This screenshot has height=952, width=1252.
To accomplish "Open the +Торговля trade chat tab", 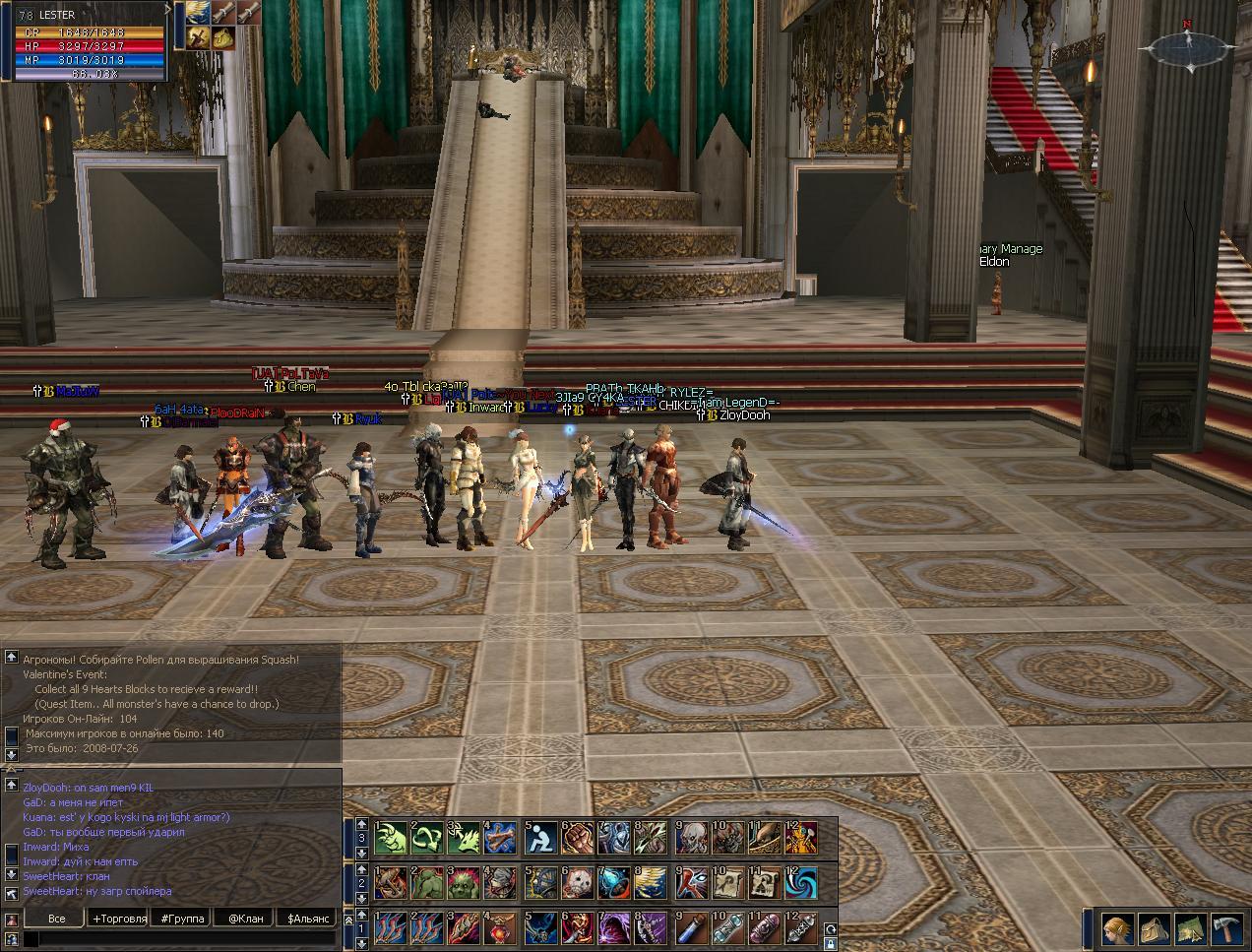I will [x=119, y=918].
